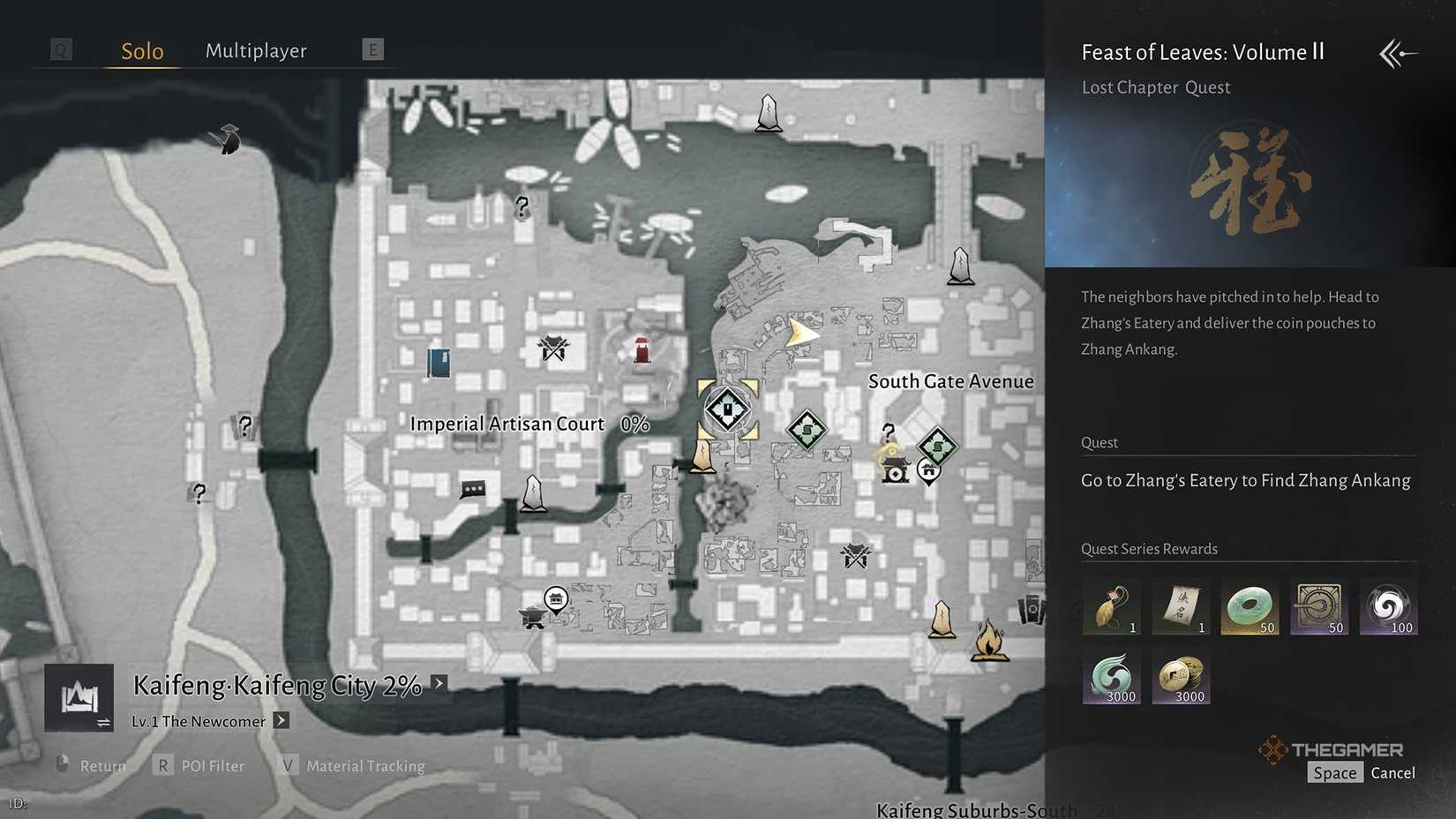This screenshot has height=819, width=1456.
Task: Click the jade ring reward icon showing 50
Action: pos(1250,606)
